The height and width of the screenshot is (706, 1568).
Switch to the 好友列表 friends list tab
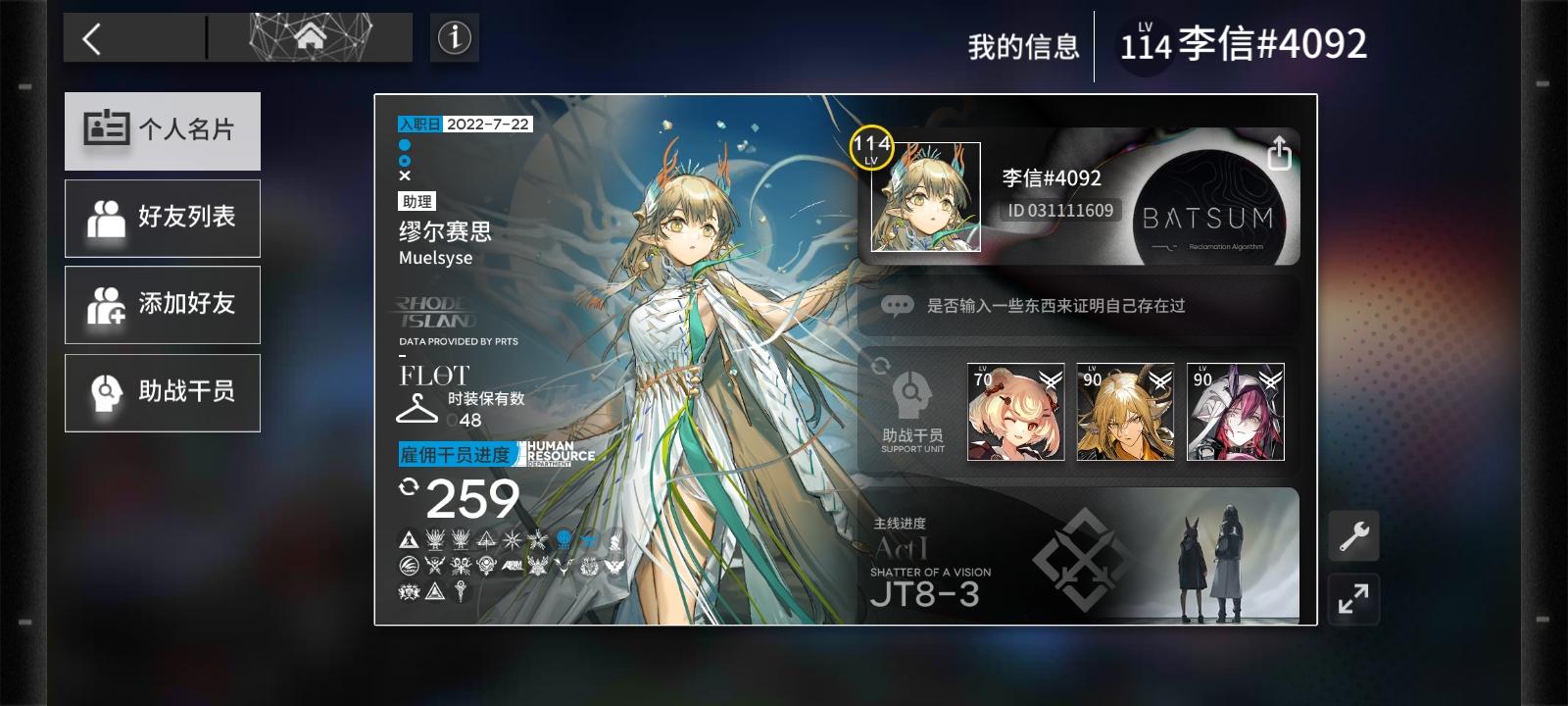tap(163, 218)
